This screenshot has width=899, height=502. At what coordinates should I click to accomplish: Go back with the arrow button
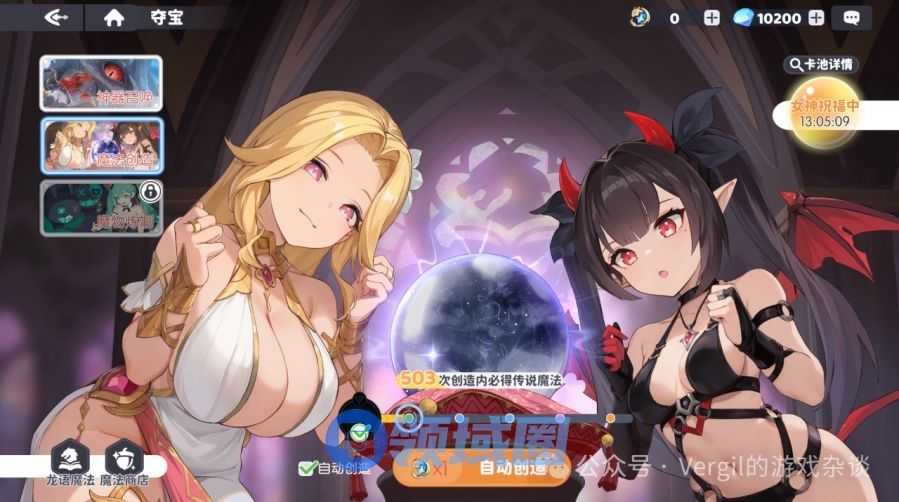(x=55, y=17)
